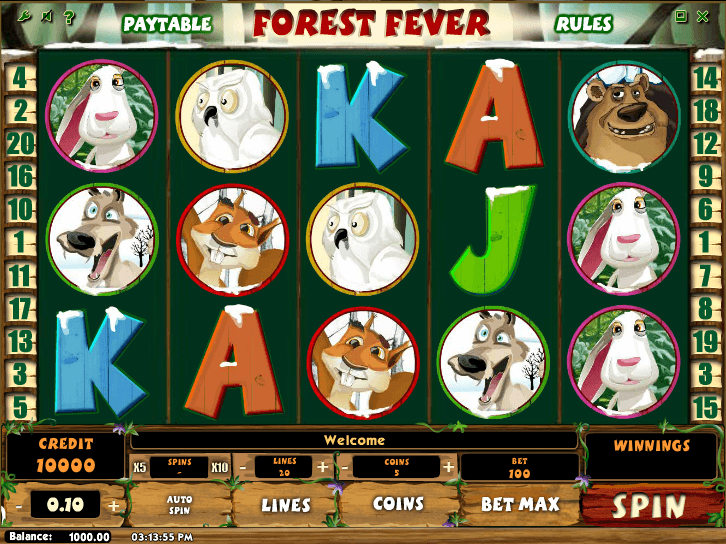726x544 pixels.
Task: Click the COINS wooden button
Action: [398, 504]
